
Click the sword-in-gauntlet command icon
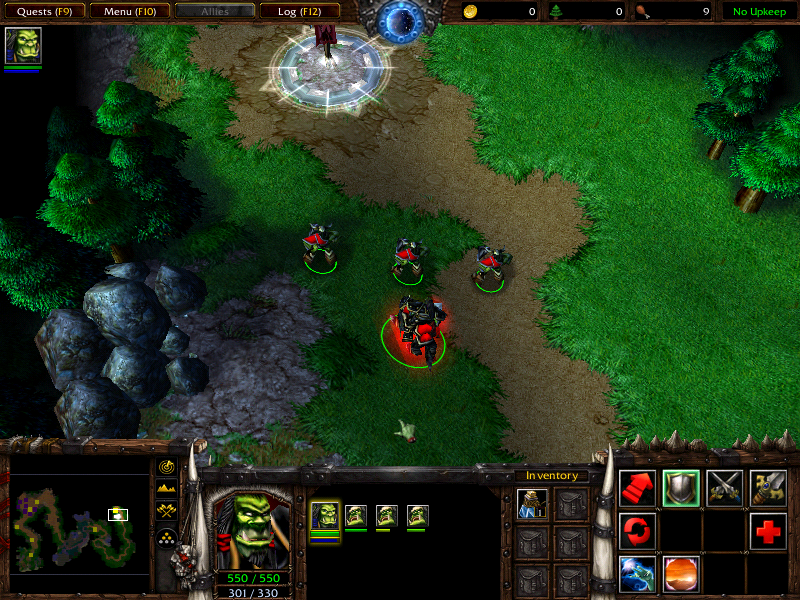pyautogui.click(x=768, y=488)
